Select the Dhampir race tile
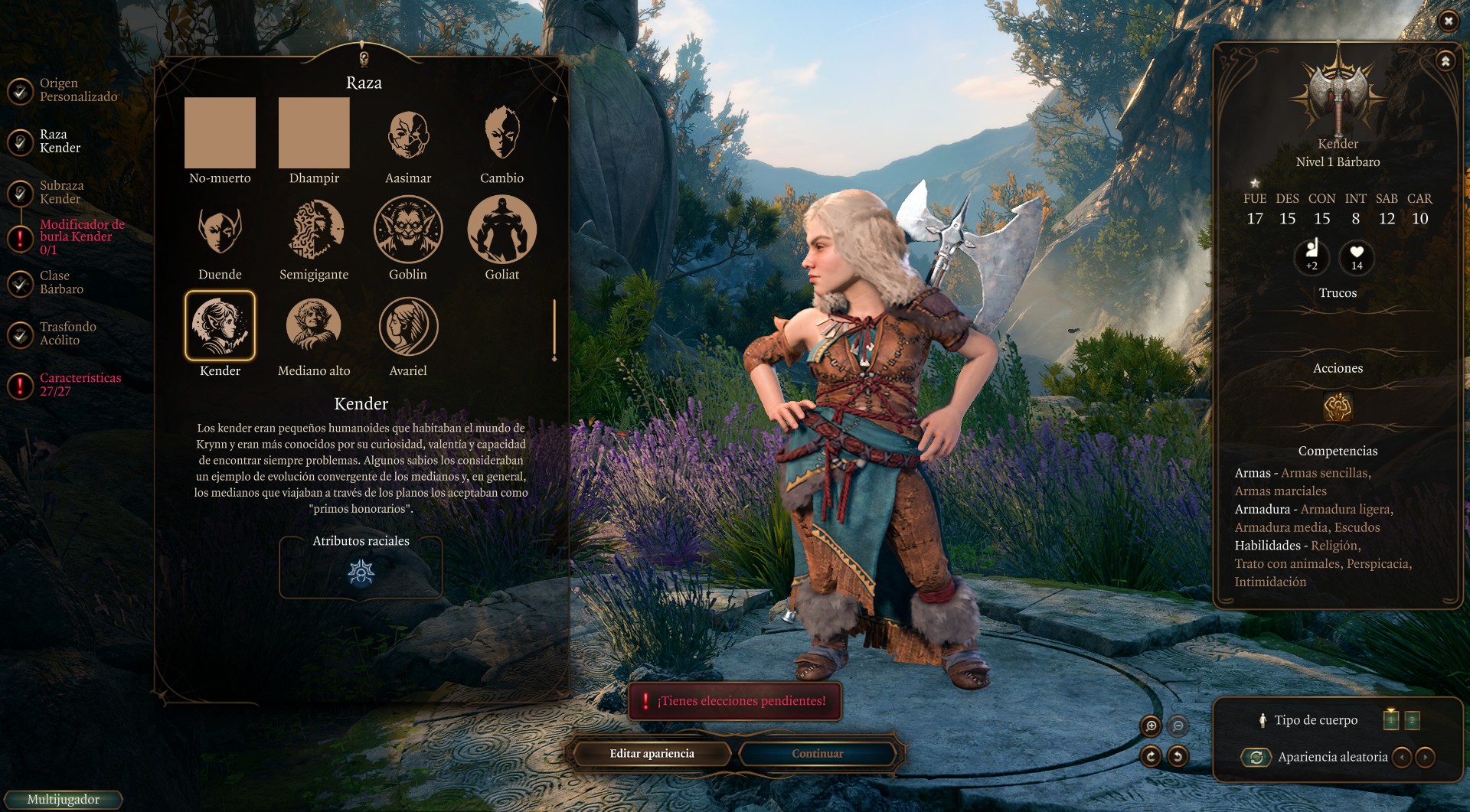Image resolution: width=1470 pixels, height=812 pixels. point(314,133)
